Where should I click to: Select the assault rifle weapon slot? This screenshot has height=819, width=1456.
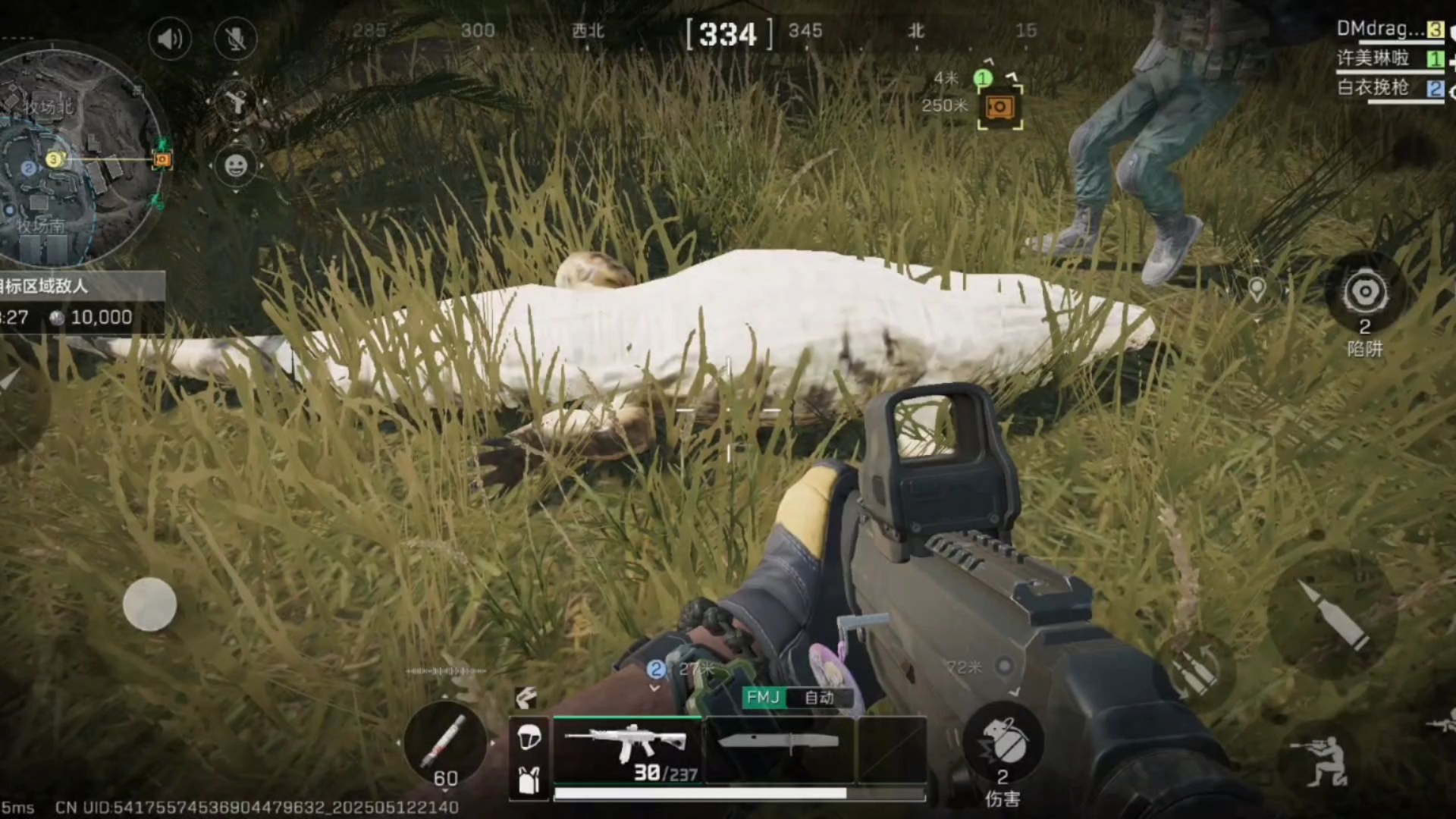tap(627, 749)
